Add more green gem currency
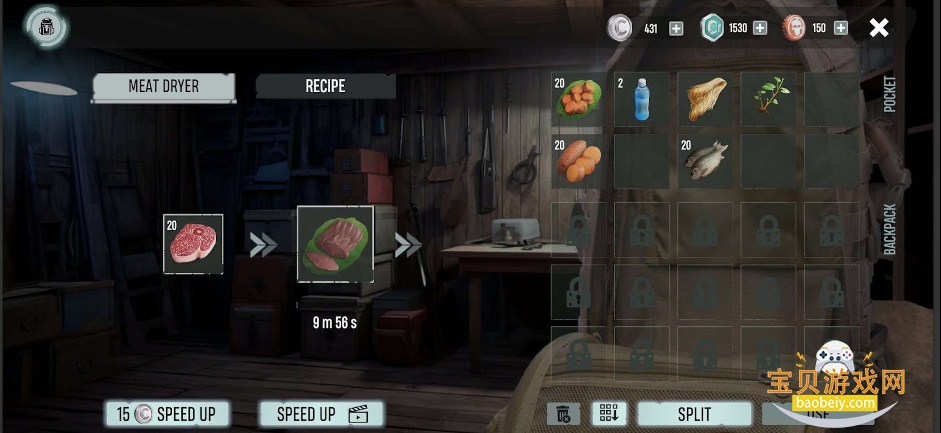This screenshot has width=941, height=433. point(760,28)
